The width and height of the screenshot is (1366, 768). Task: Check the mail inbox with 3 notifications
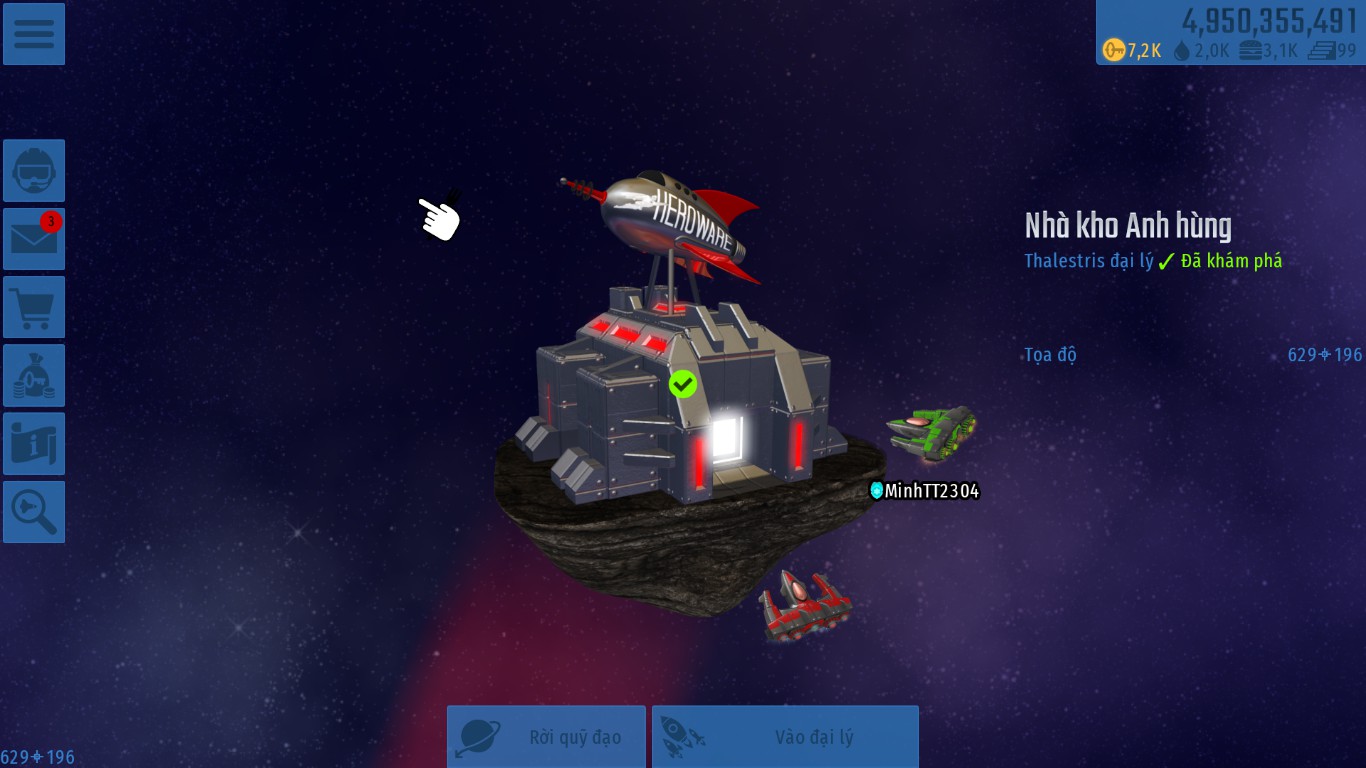(x=34, y=239)
